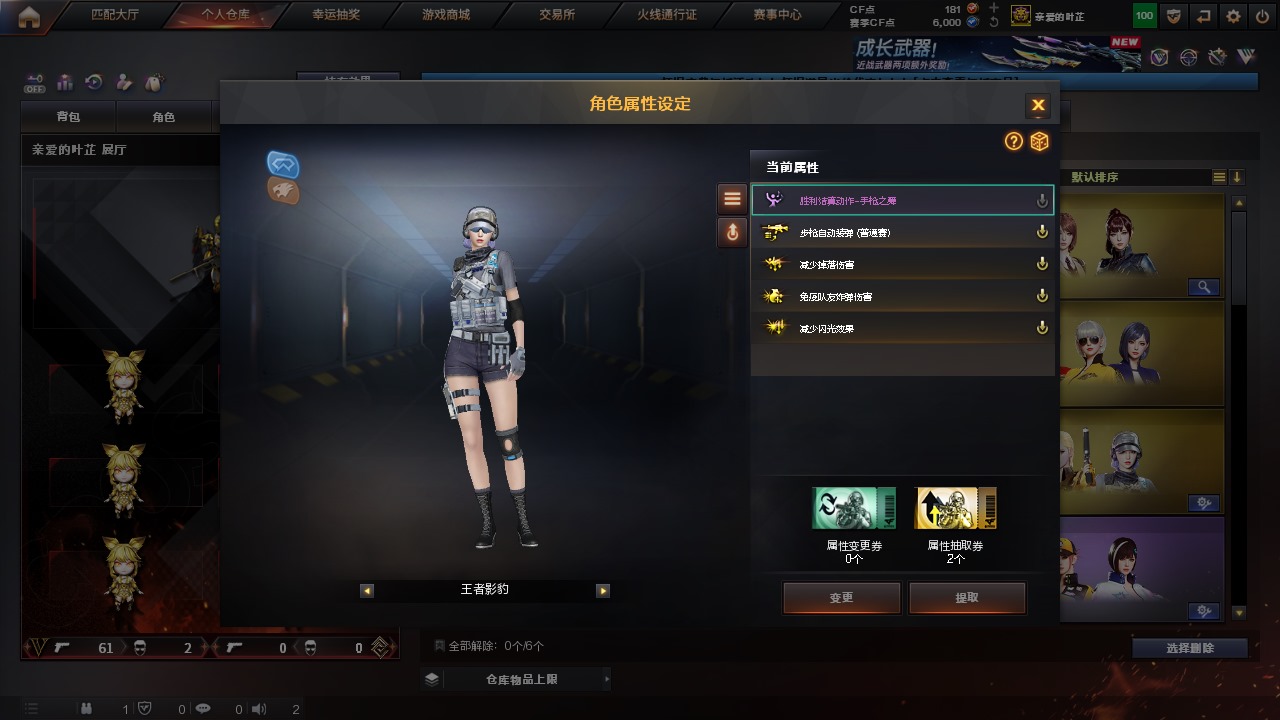Select the 步枪自动装弹 attribute row
The height and width of the screenshot is (720, 1280).
pyautogui.click(x=902, y=233)
